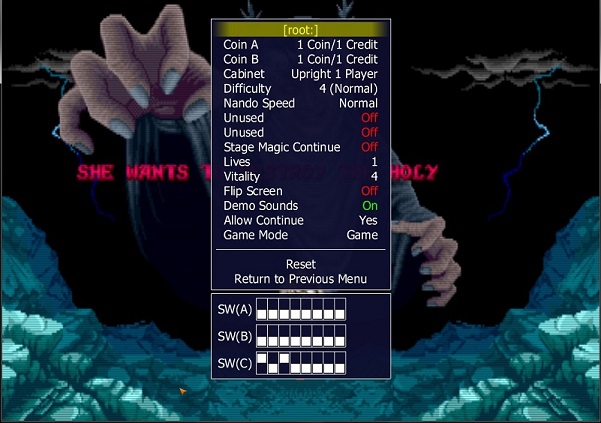Image resolution: width=601 pixels, height=423 pixels.
Task: Select the Difficulty option
Action: 300,88
